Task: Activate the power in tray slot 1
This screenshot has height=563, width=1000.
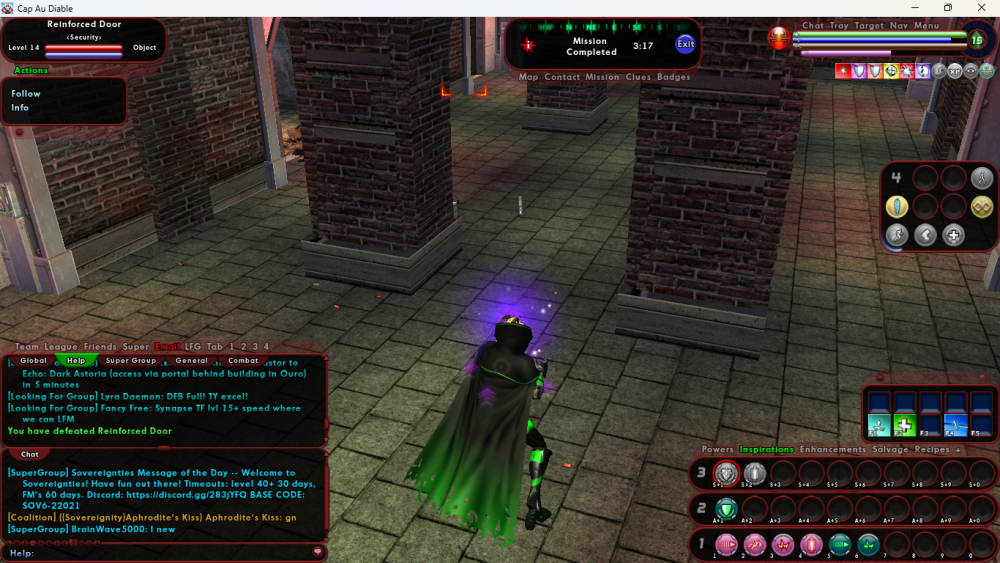Action: pyautogui.click(x=726, y=544)
